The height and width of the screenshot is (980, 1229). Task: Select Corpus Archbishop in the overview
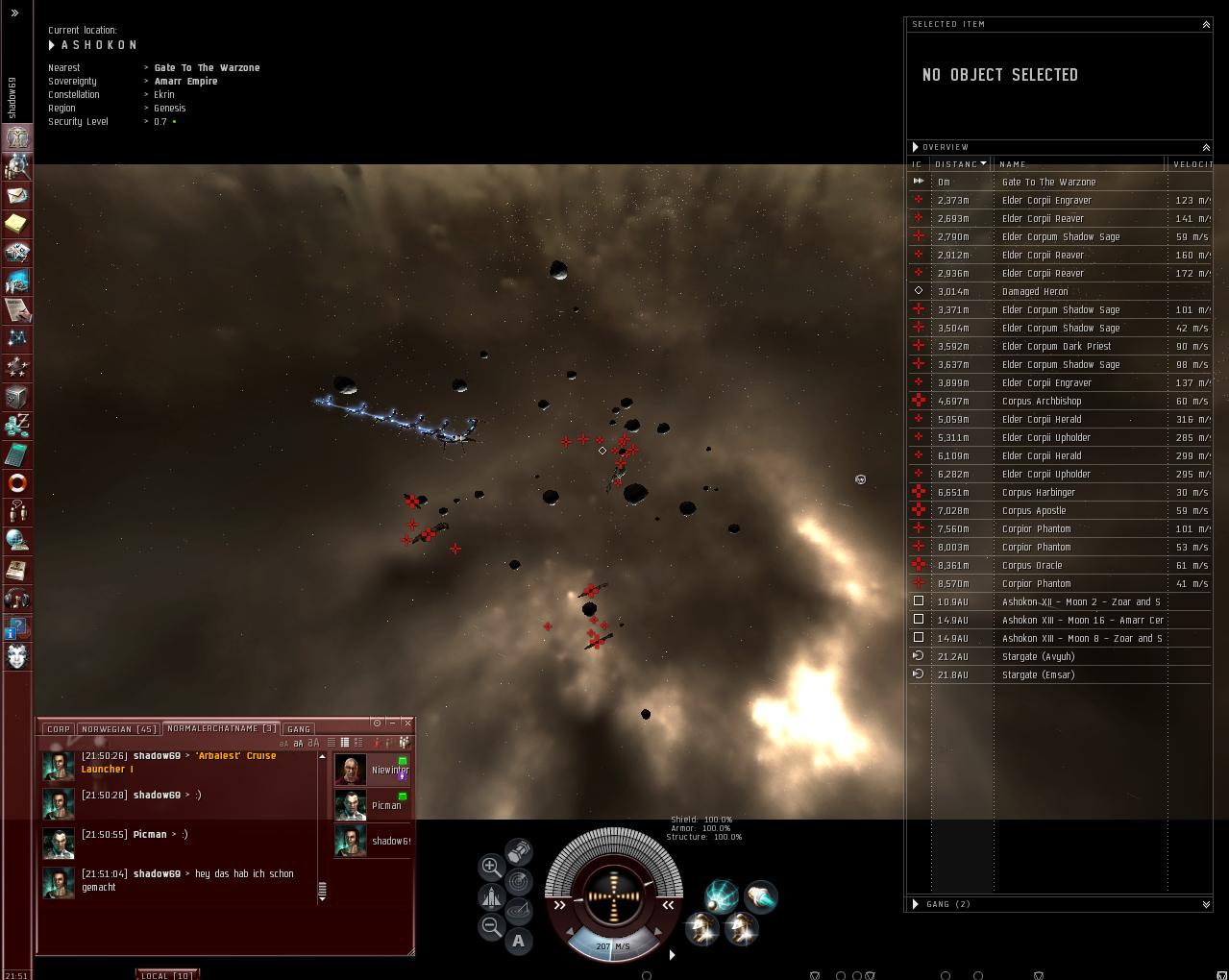point(1042,402)
